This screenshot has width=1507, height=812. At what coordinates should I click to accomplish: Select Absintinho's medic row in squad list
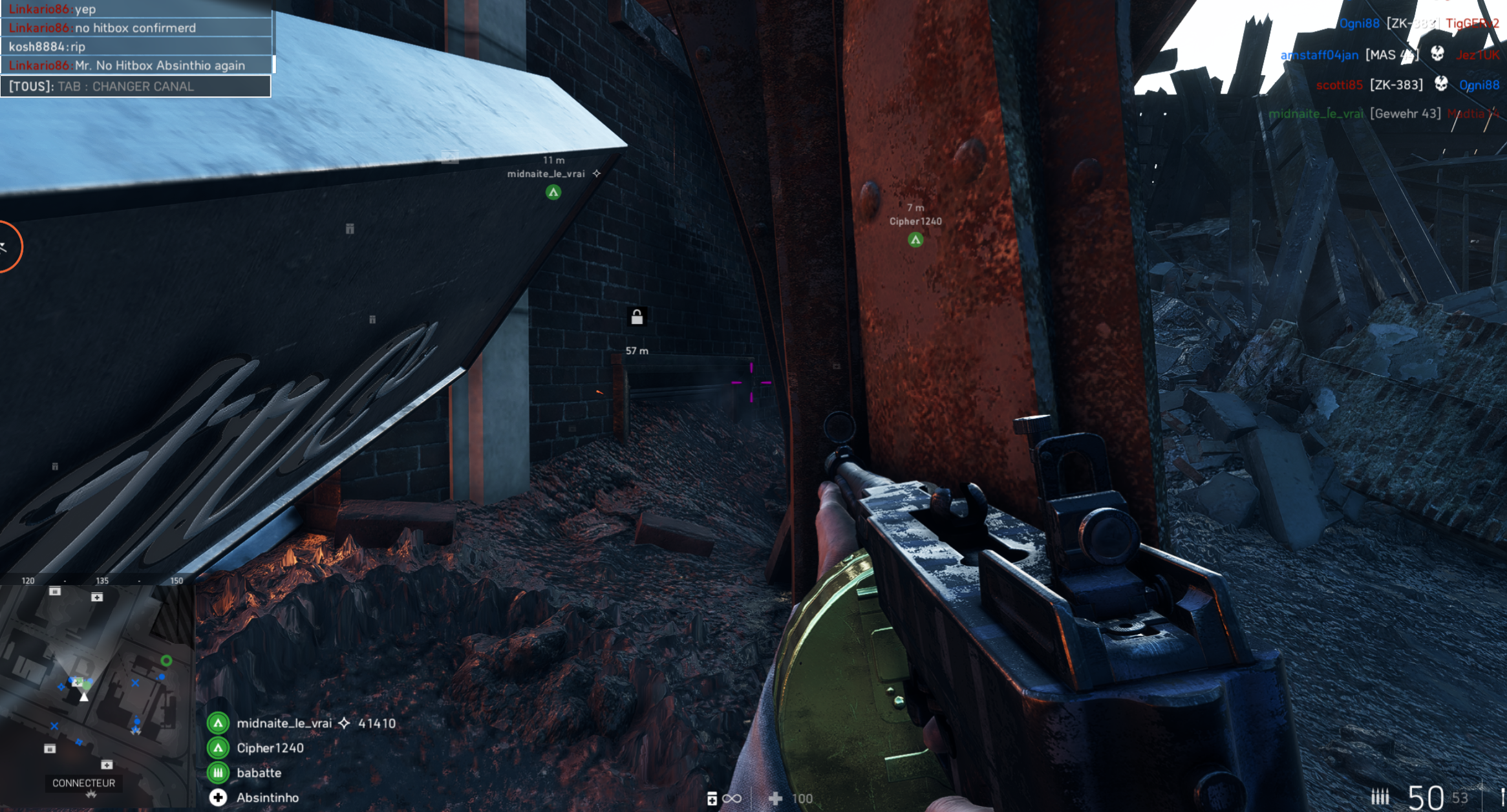[267, 798]
